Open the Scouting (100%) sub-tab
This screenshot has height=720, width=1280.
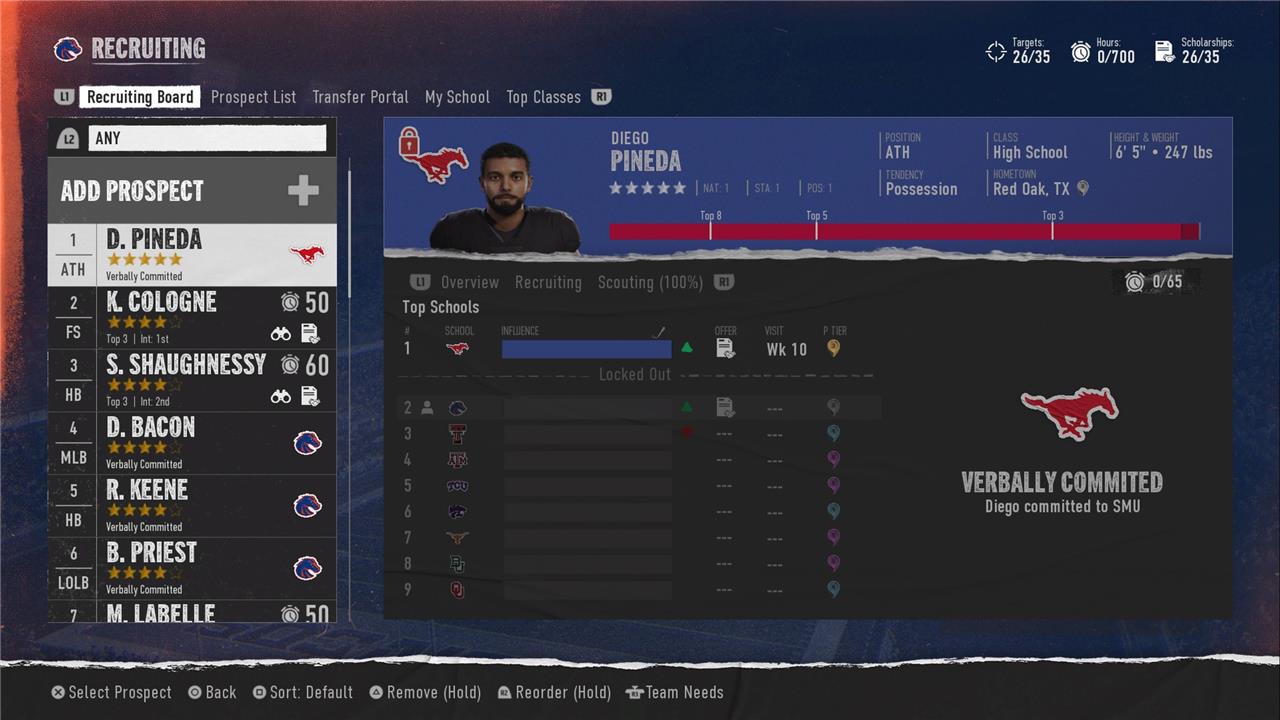pyautogui.click(x=650, y=282)
